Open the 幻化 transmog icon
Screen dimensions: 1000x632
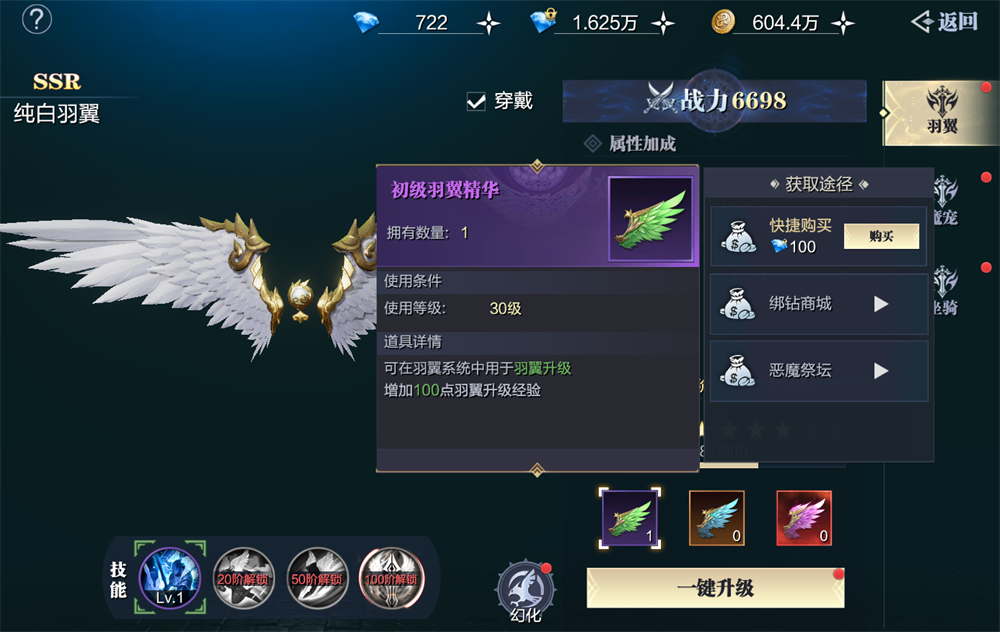click(x=525, y=590)
